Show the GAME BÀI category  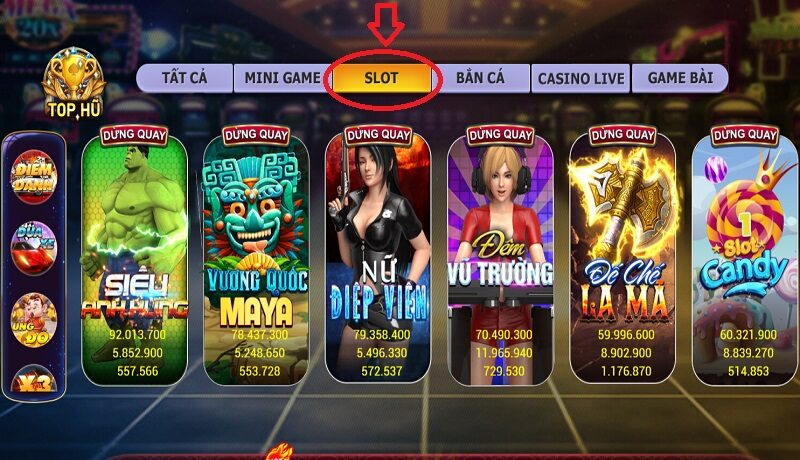tap(679, 78)
